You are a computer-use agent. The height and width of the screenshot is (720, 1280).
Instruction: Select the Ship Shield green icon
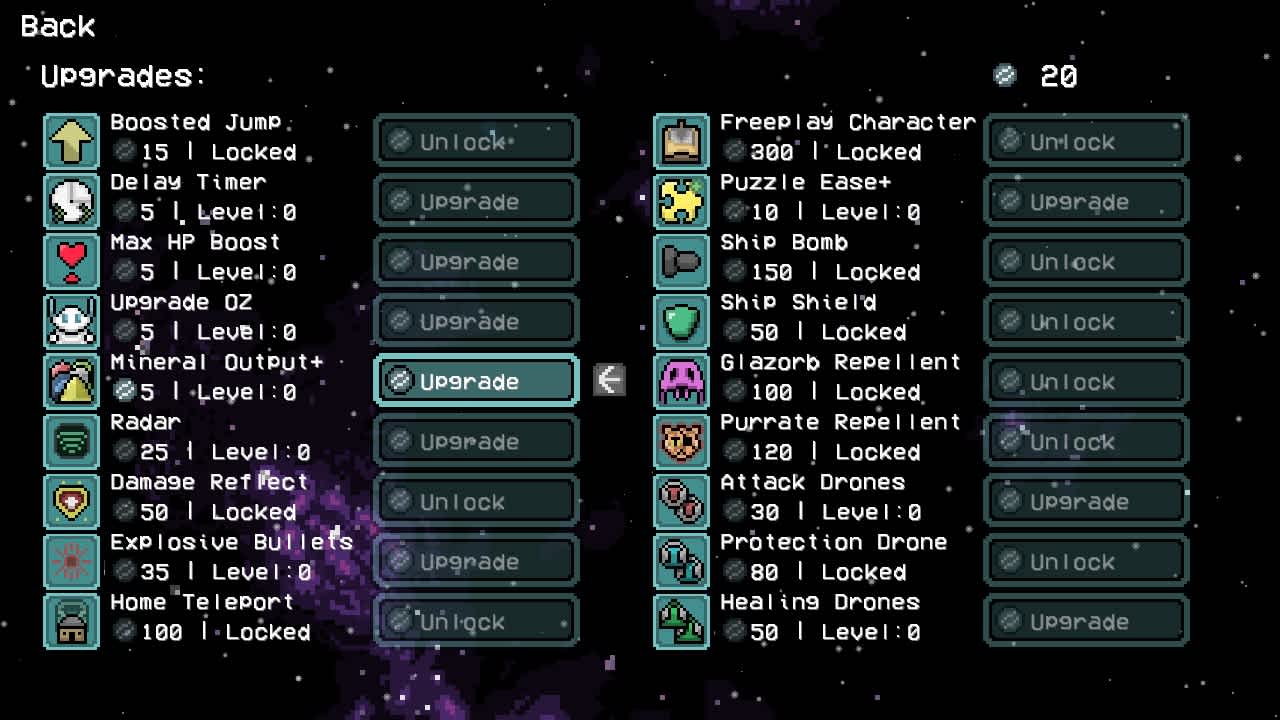pyautogui.click(x=681, y=321)
